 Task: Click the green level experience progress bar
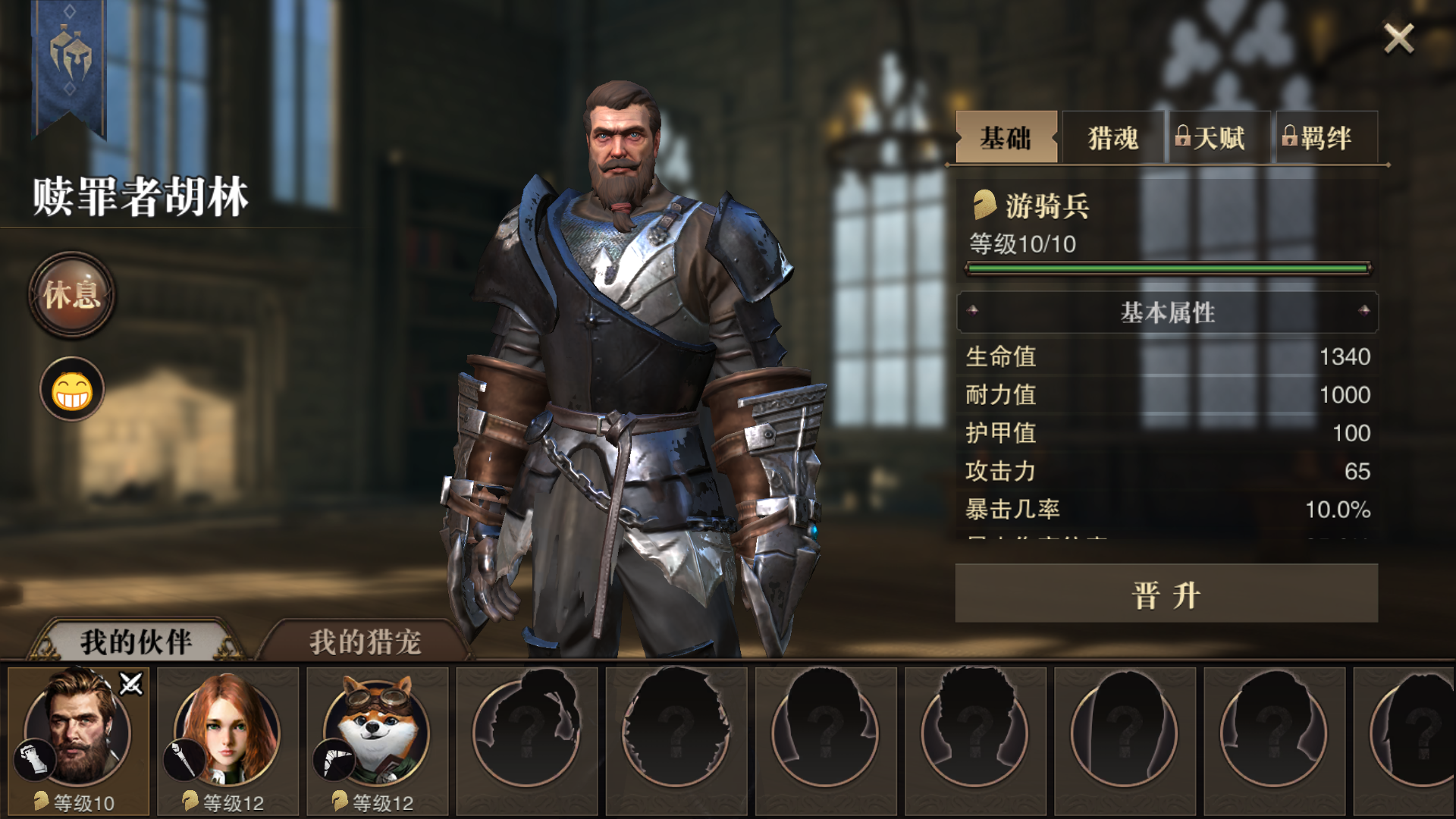(x=1172, y=267)
